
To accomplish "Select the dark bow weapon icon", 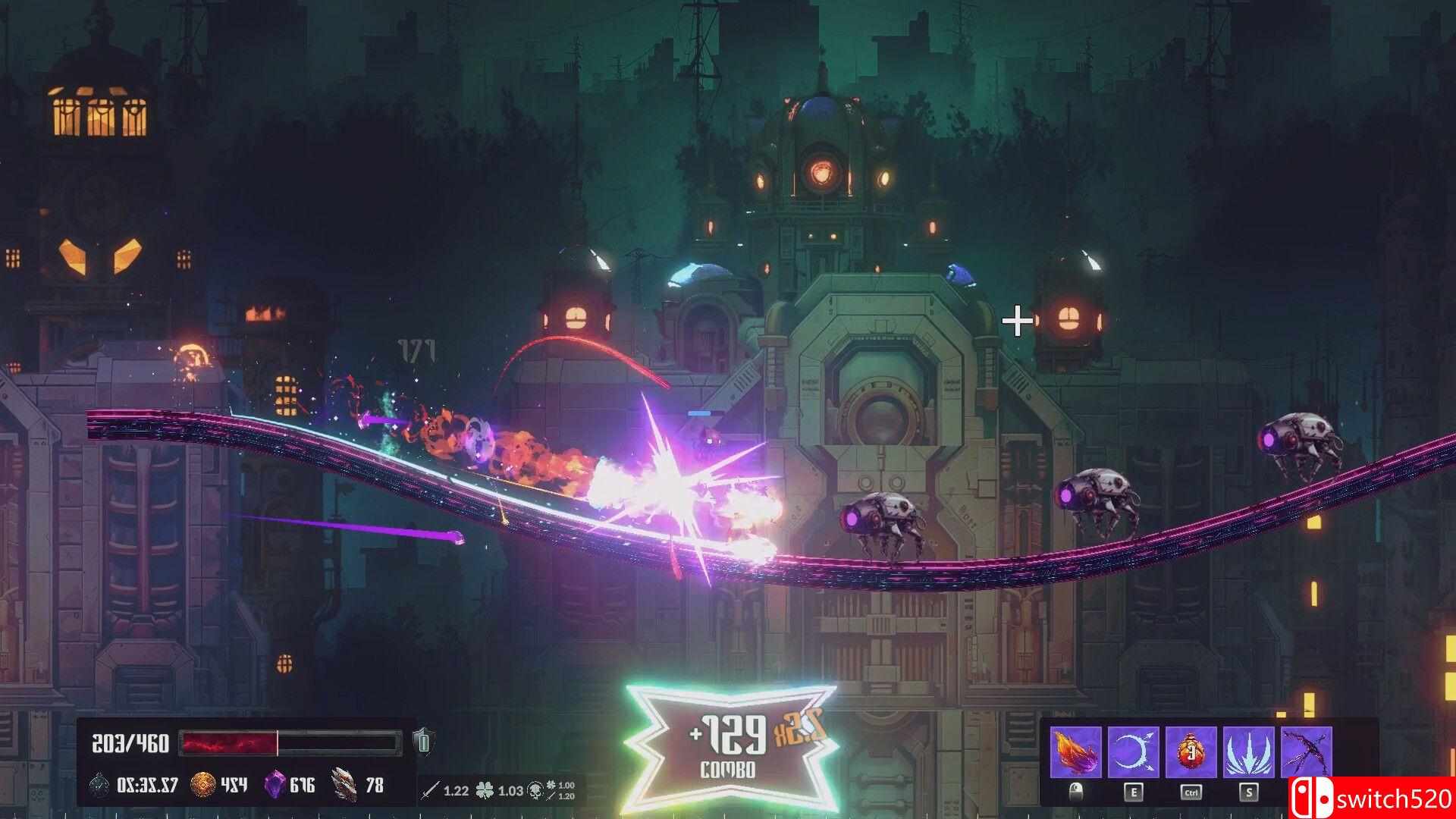I will pos(1306,751).
